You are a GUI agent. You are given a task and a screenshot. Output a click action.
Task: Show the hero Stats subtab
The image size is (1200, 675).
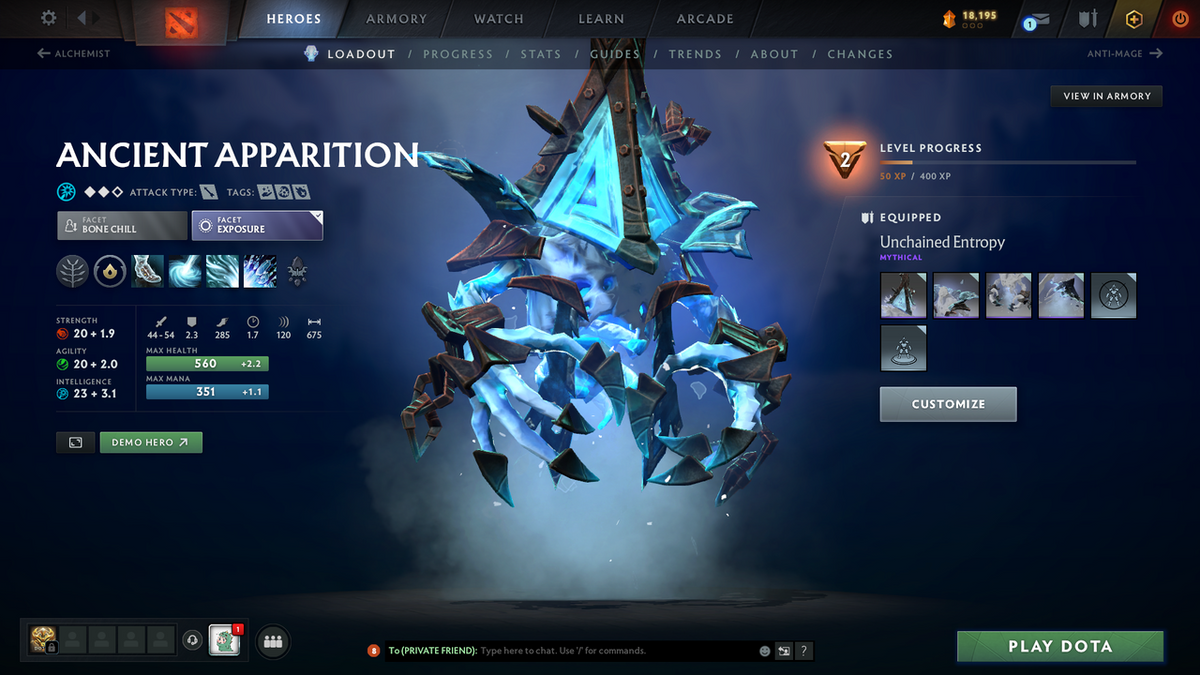[x=541, y=54]
